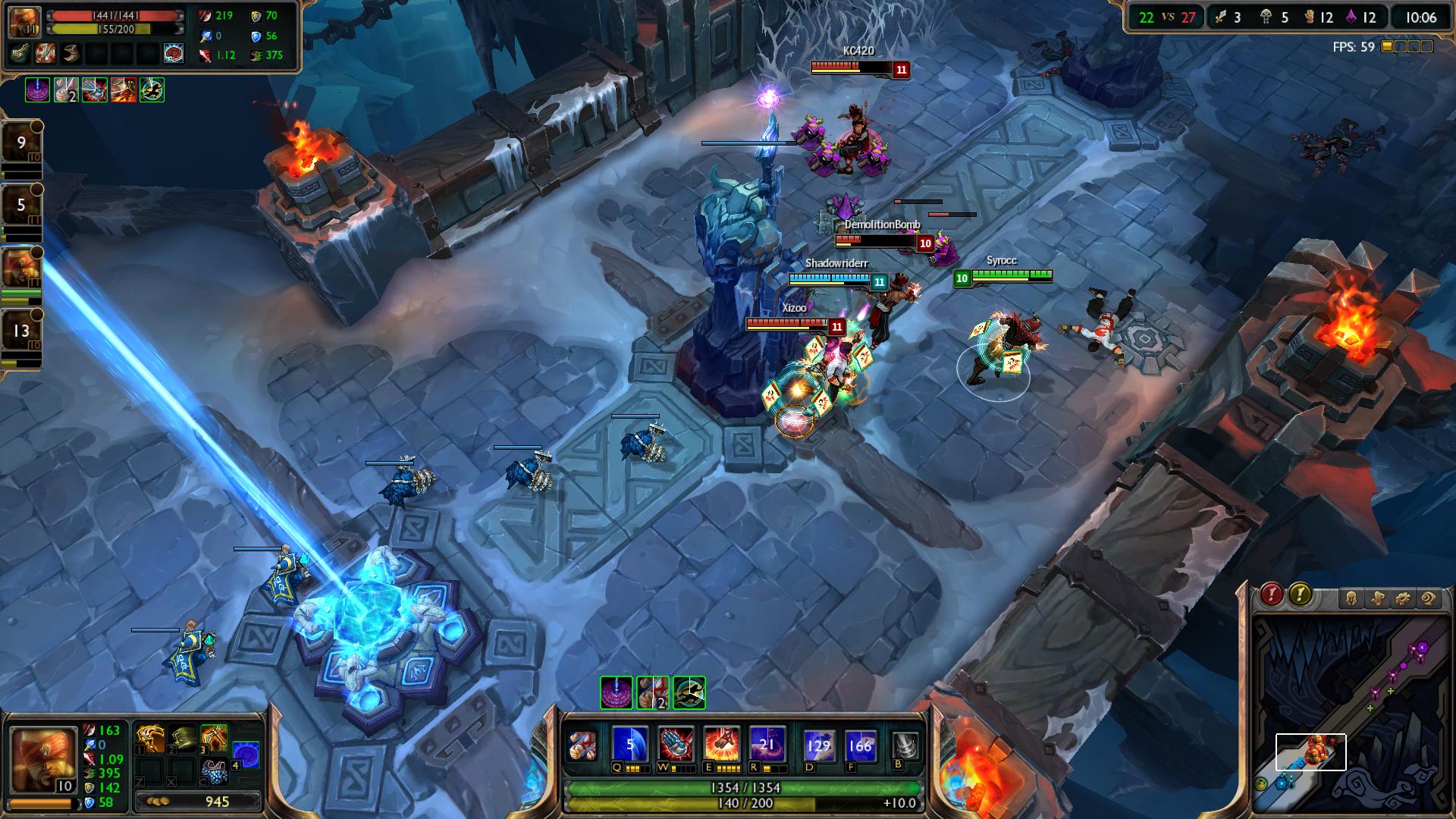Trigger the R ultimate ability
1456x819 pixels.
pyautogui.click(x=766, y=744)
